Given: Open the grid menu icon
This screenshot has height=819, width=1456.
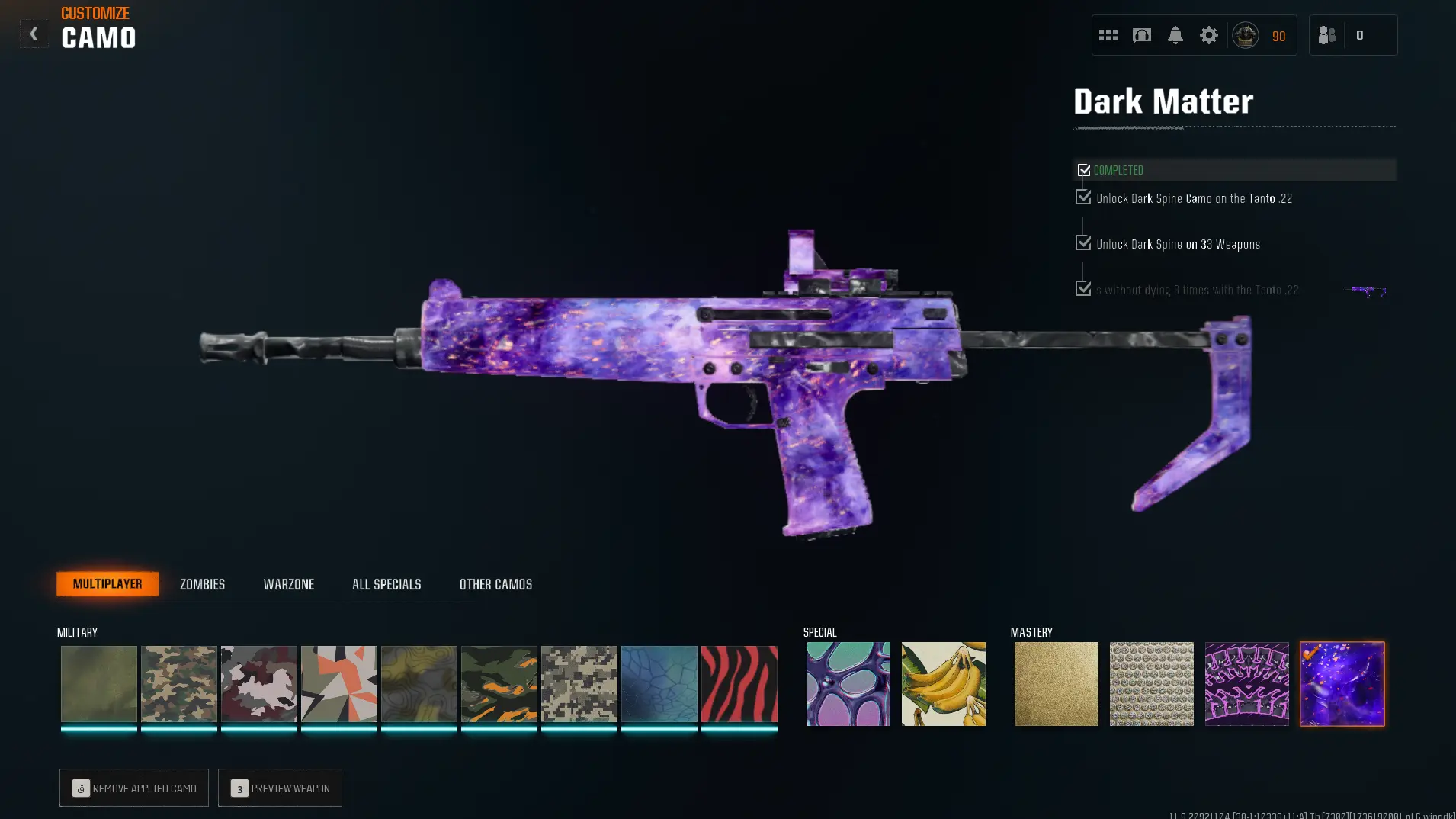Looking at the screenshot, I should click(x=1108, y=35).
